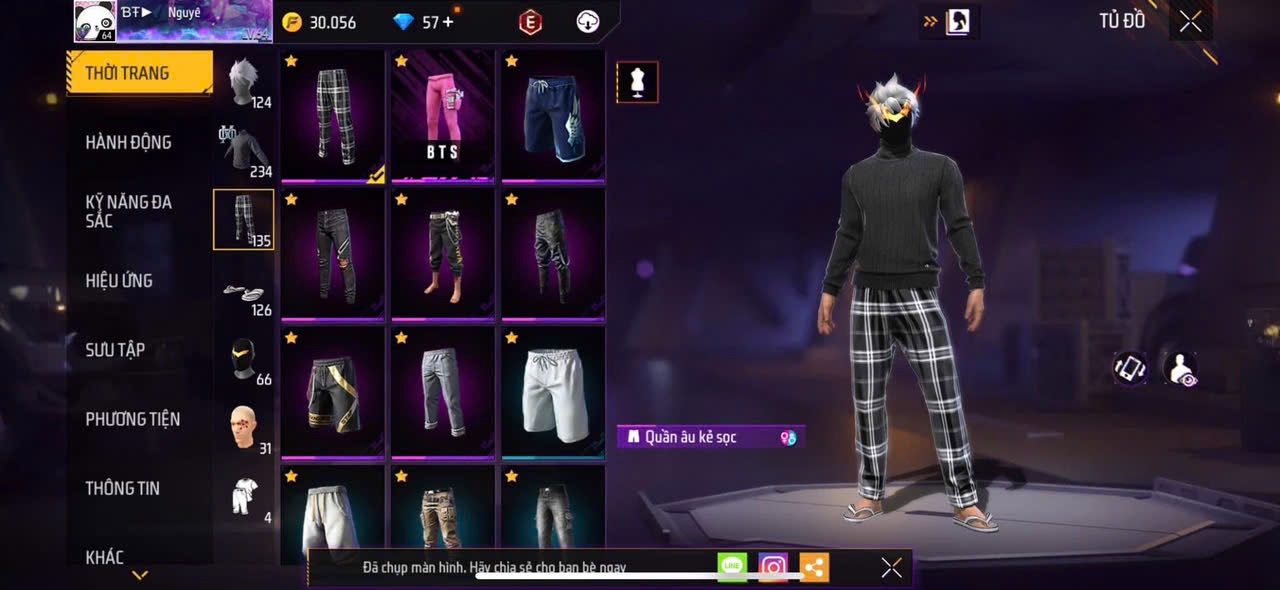This screenshot has height=590, width=1280.
Task: Pick the black shorts with gold stripe
Action: (x=333, y=392)
